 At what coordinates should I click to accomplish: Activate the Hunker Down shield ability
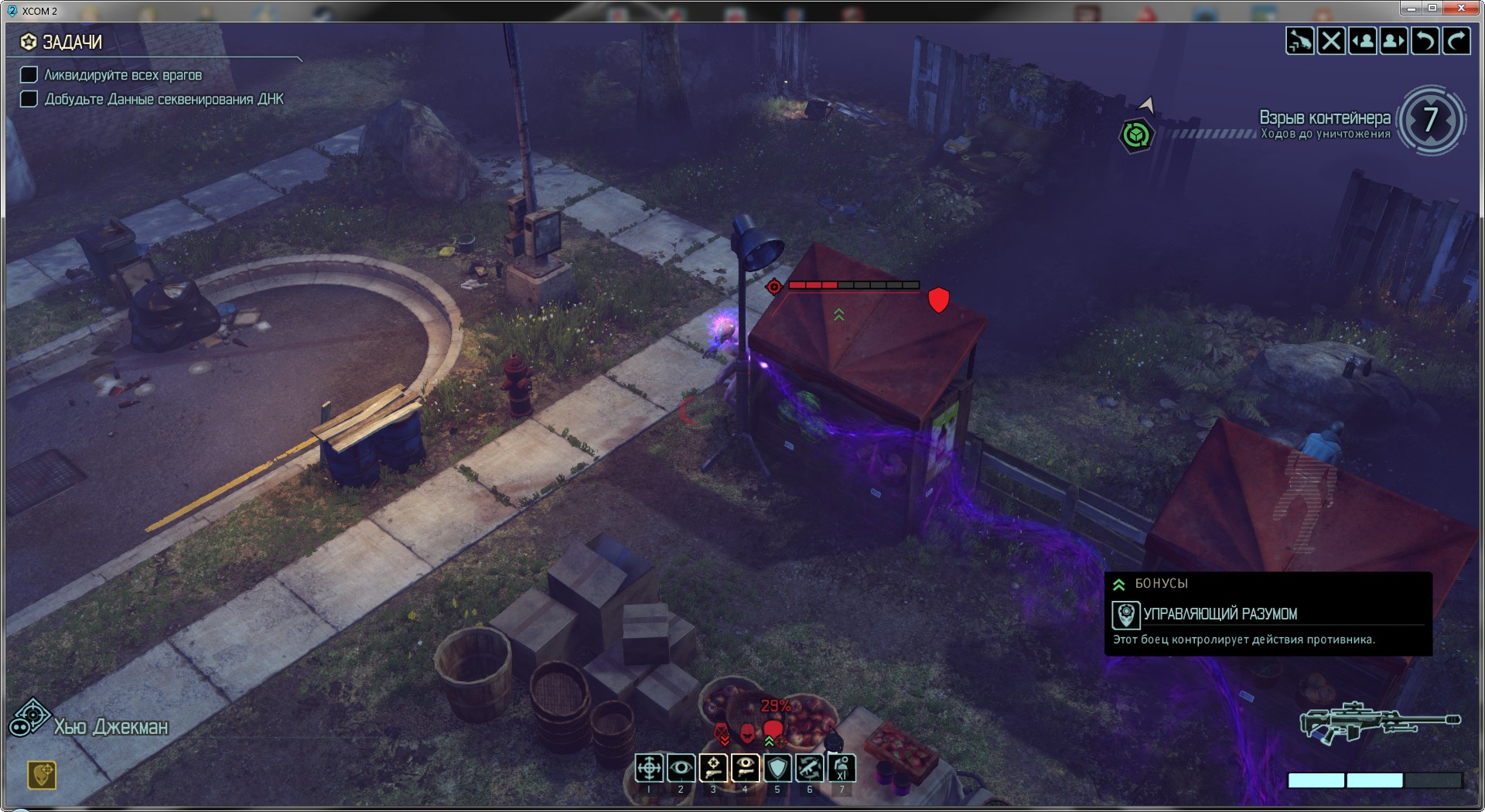click(777, 768)
